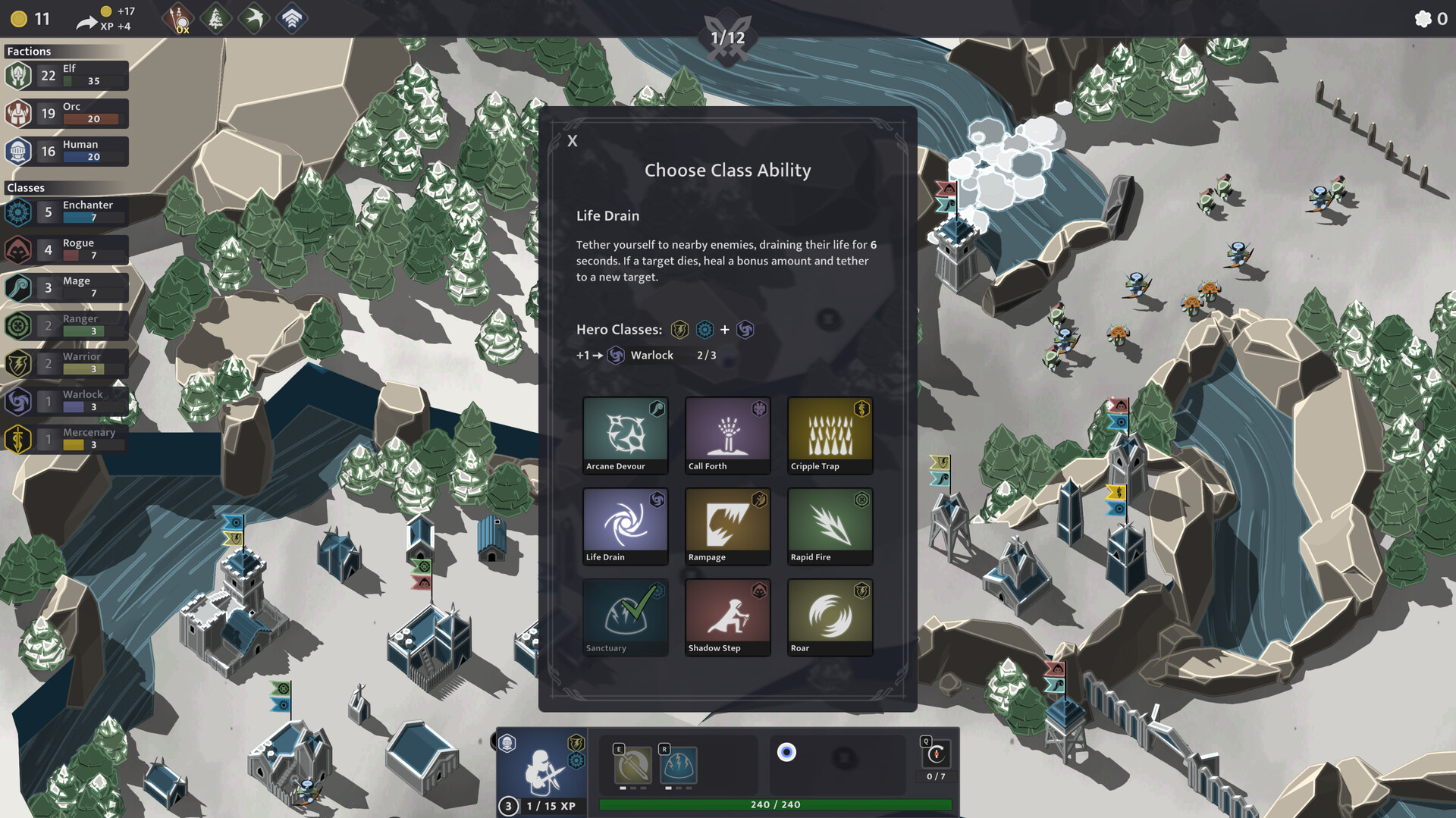Pick the Call Forth ability icon
This screenshot has height=818, width=1456.
[x=726, y=432]
